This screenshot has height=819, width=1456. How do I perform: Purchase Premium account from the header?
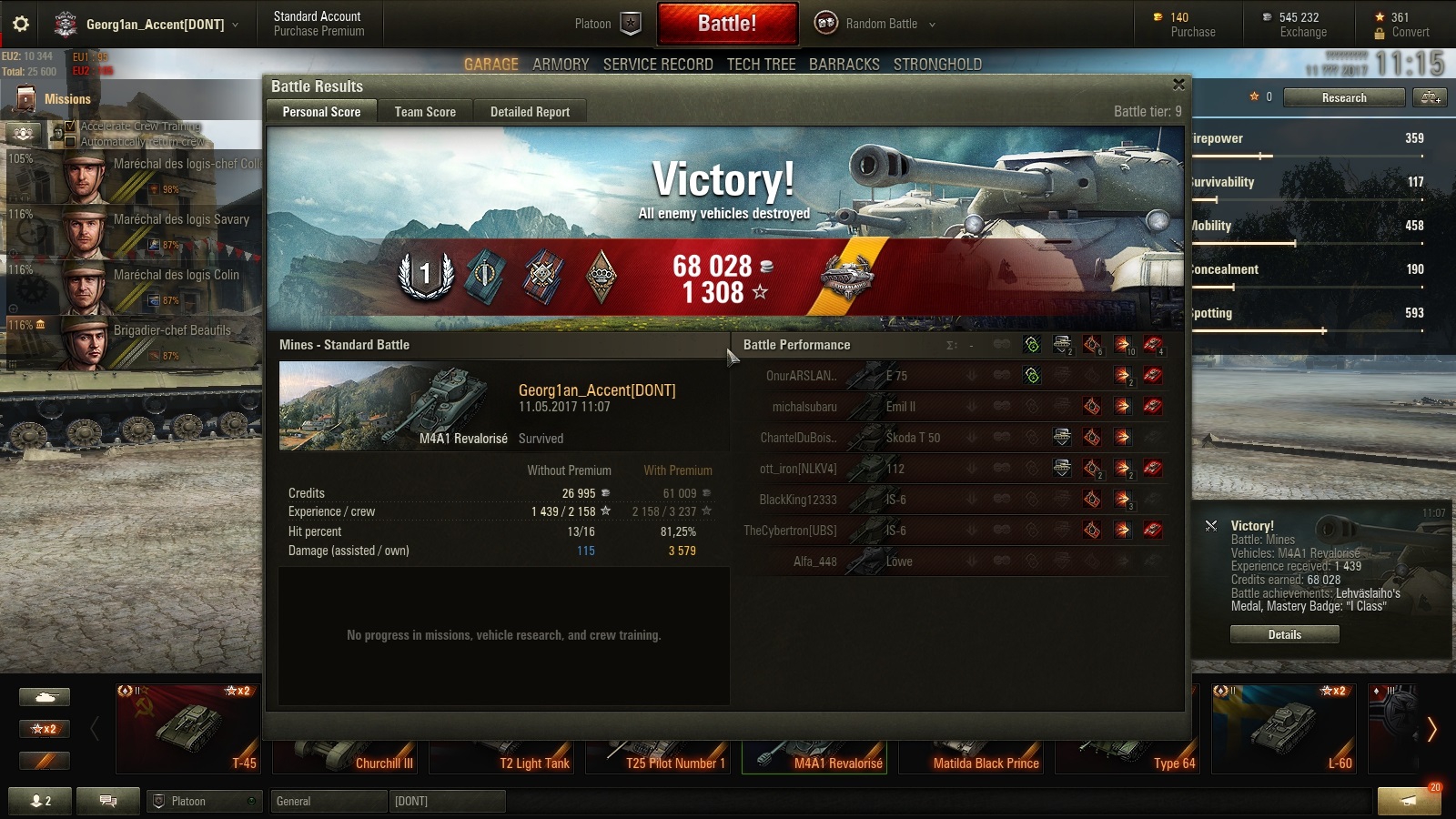point(318,31)
